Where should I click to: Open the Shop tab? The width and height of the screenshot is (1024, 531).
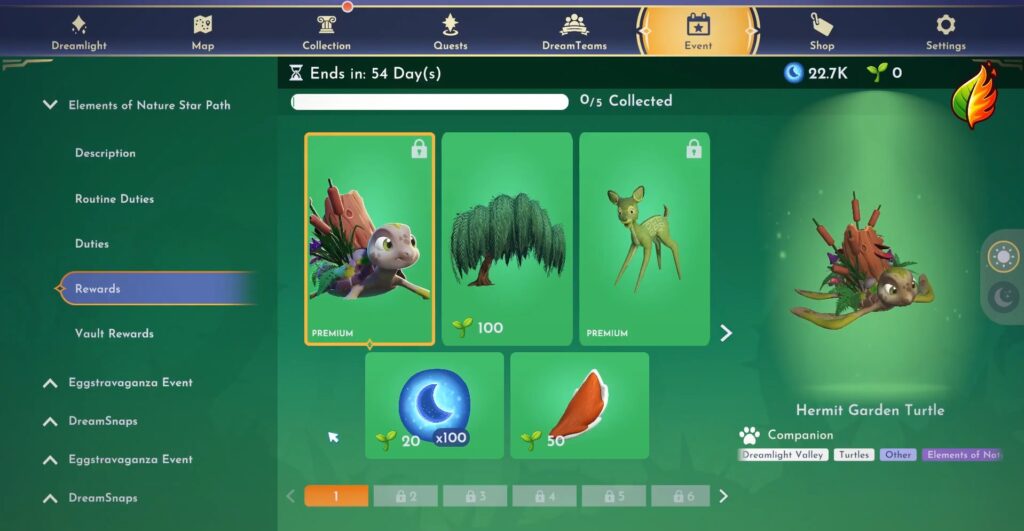[822, 32]
